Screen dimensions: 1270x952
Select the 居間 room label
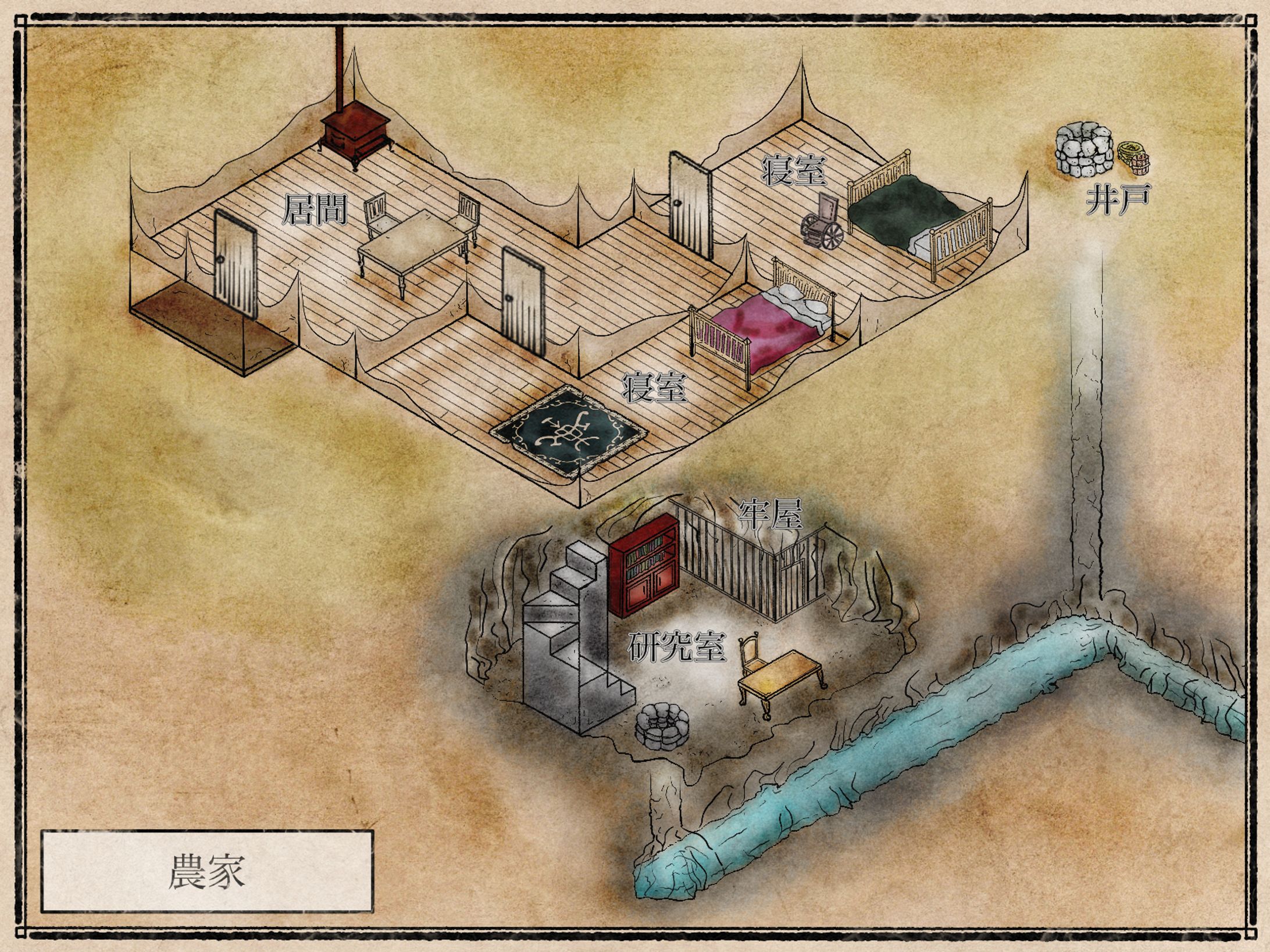[x=315, y=210]
